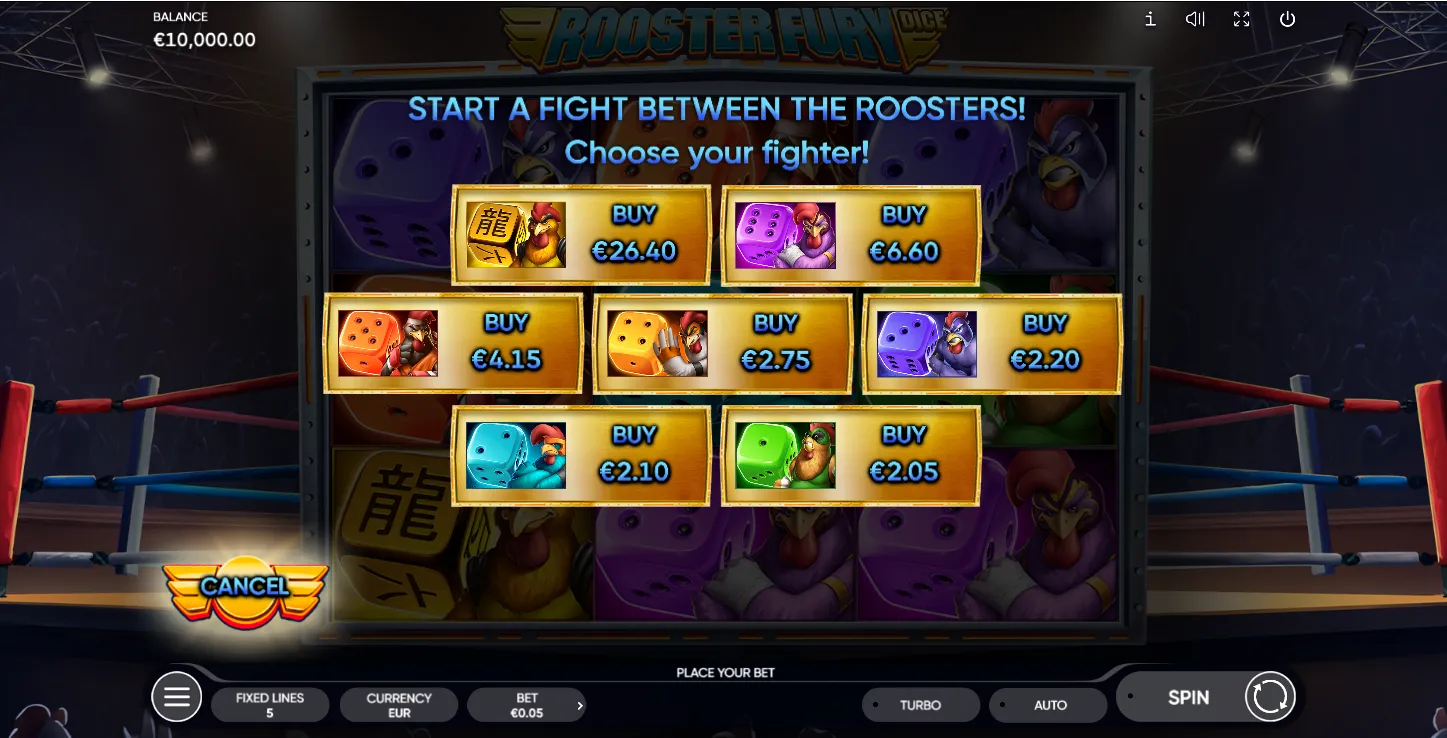Image resolution: width=1447 pixels, height=738 pixels.
Task: Enter fullscreen mode
Action: 1241,19
